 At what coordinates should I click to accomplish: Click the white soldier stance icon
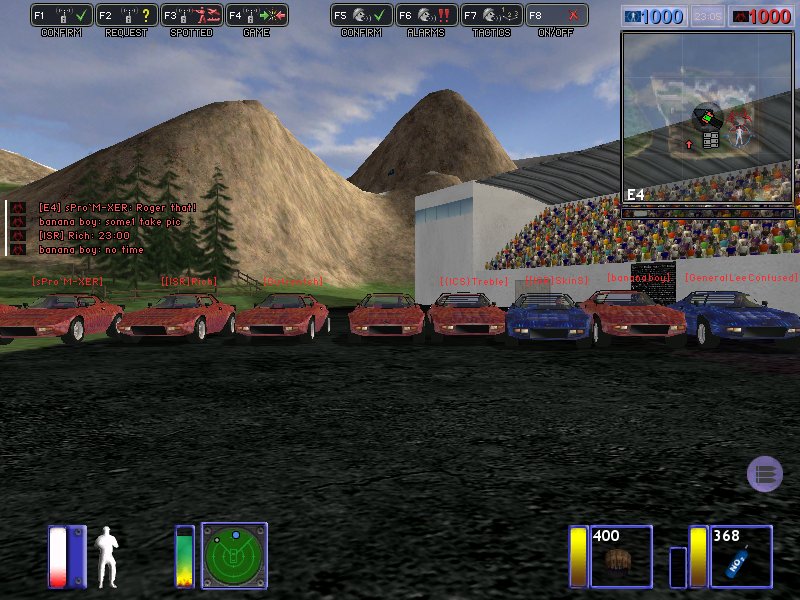[x=106, y=556]
